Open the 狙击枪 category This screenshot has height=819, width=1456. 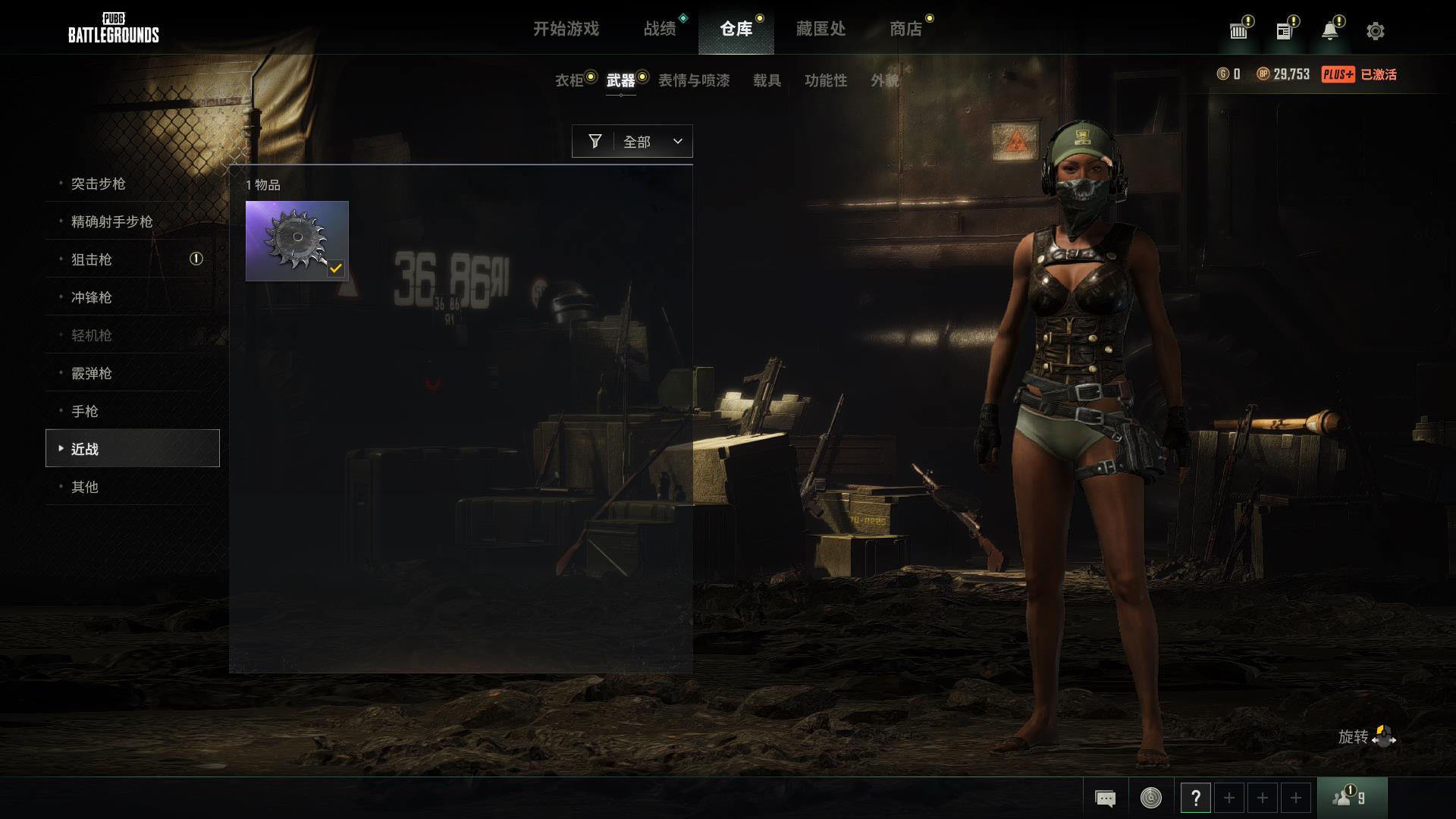pos(92,259)
